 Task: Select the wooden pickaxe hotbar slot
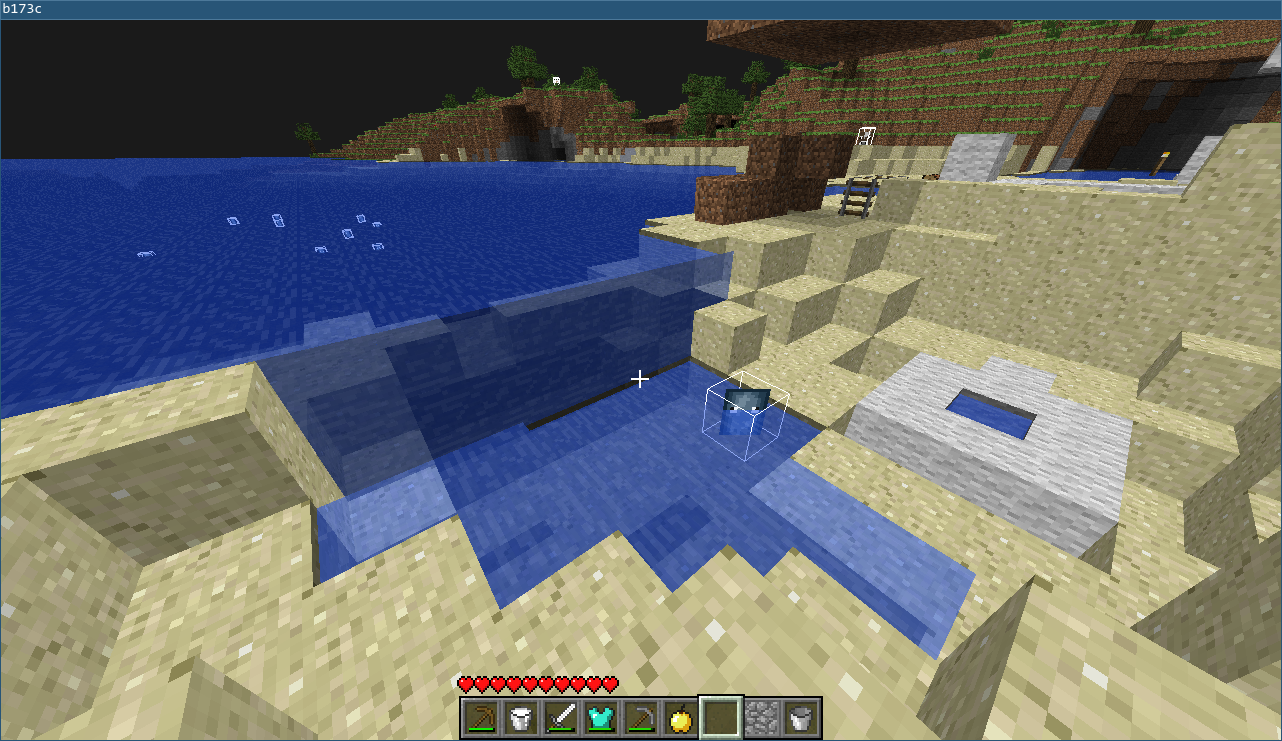click(x=481, y=717)
